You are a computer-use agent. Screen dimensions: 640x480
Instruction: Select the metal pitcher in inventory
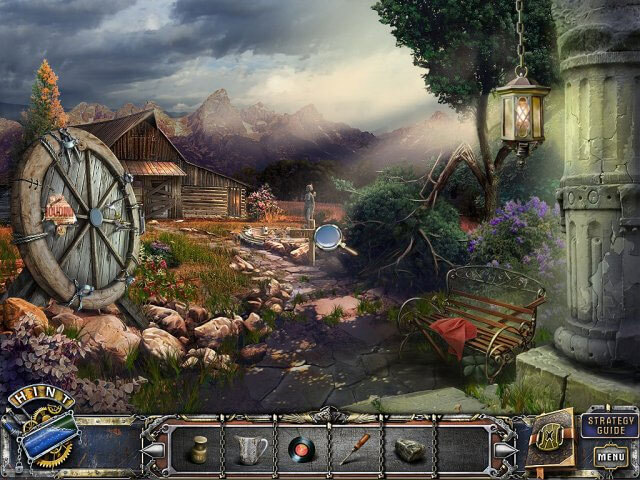point(249,448)
